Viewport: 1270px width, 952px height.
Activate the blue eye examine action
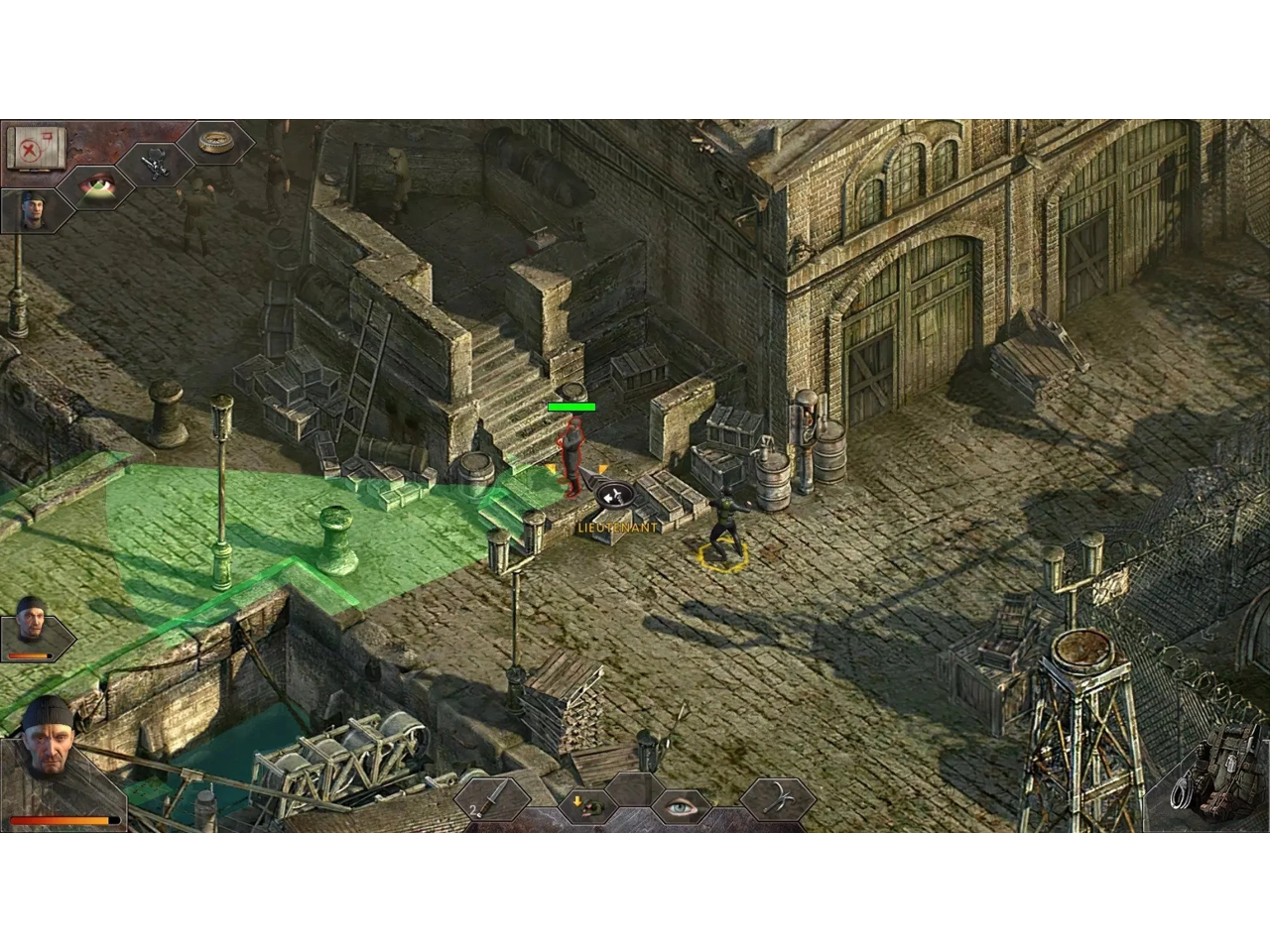tap(681, 806)
